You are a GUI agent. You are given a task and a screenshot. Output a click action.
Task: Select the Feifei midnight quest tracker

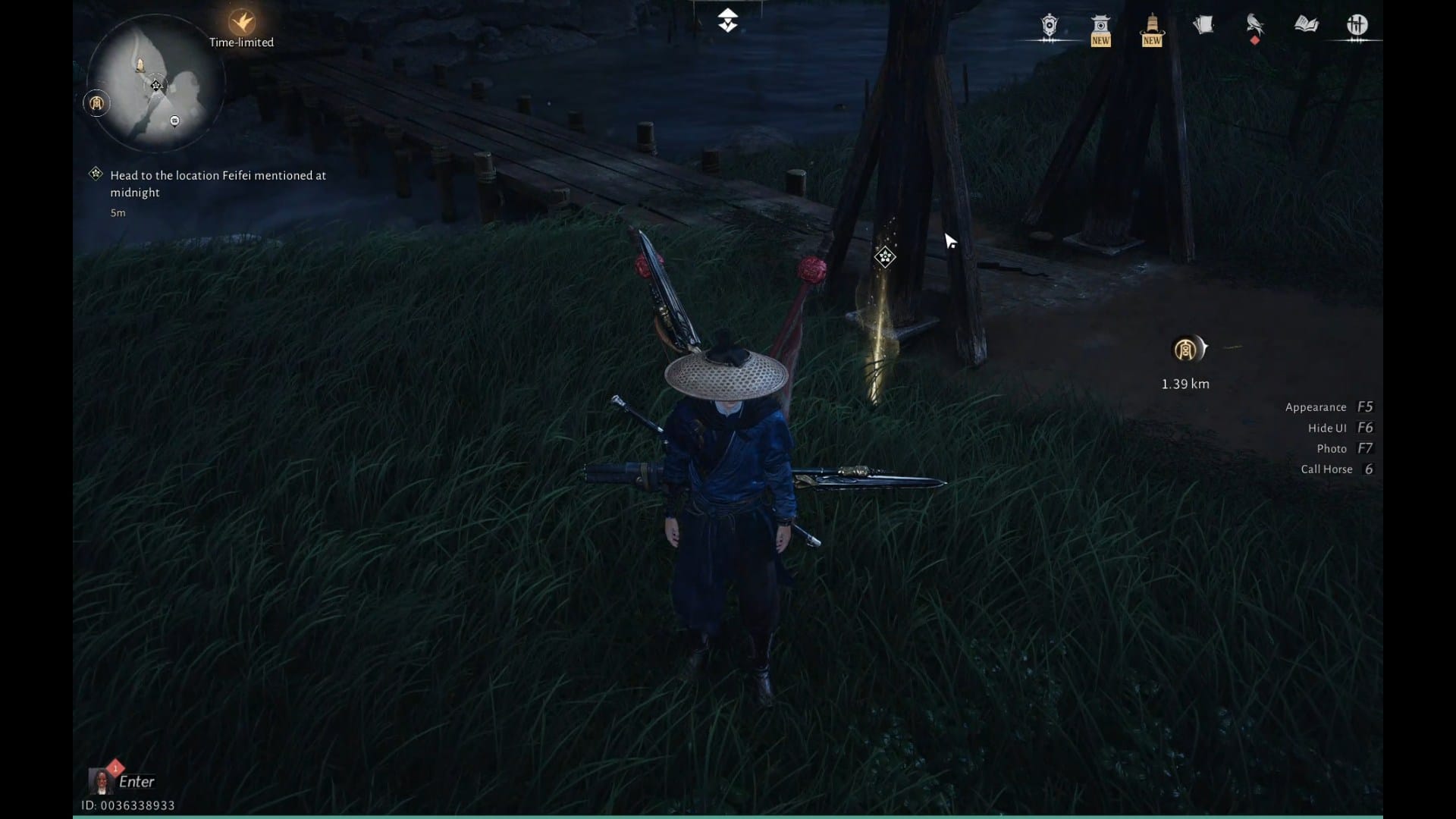click(218, 184)
